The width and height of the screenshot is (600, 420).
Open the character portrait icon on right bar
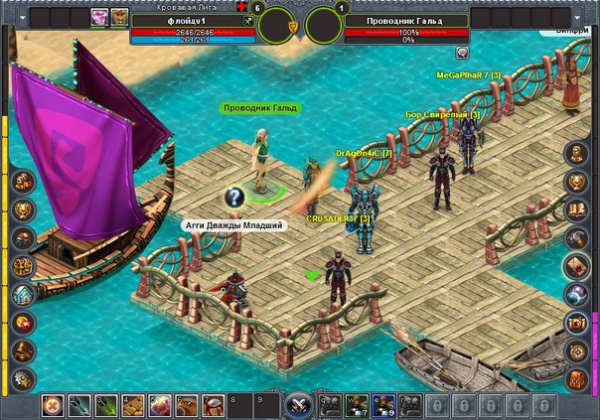(577, 154)
